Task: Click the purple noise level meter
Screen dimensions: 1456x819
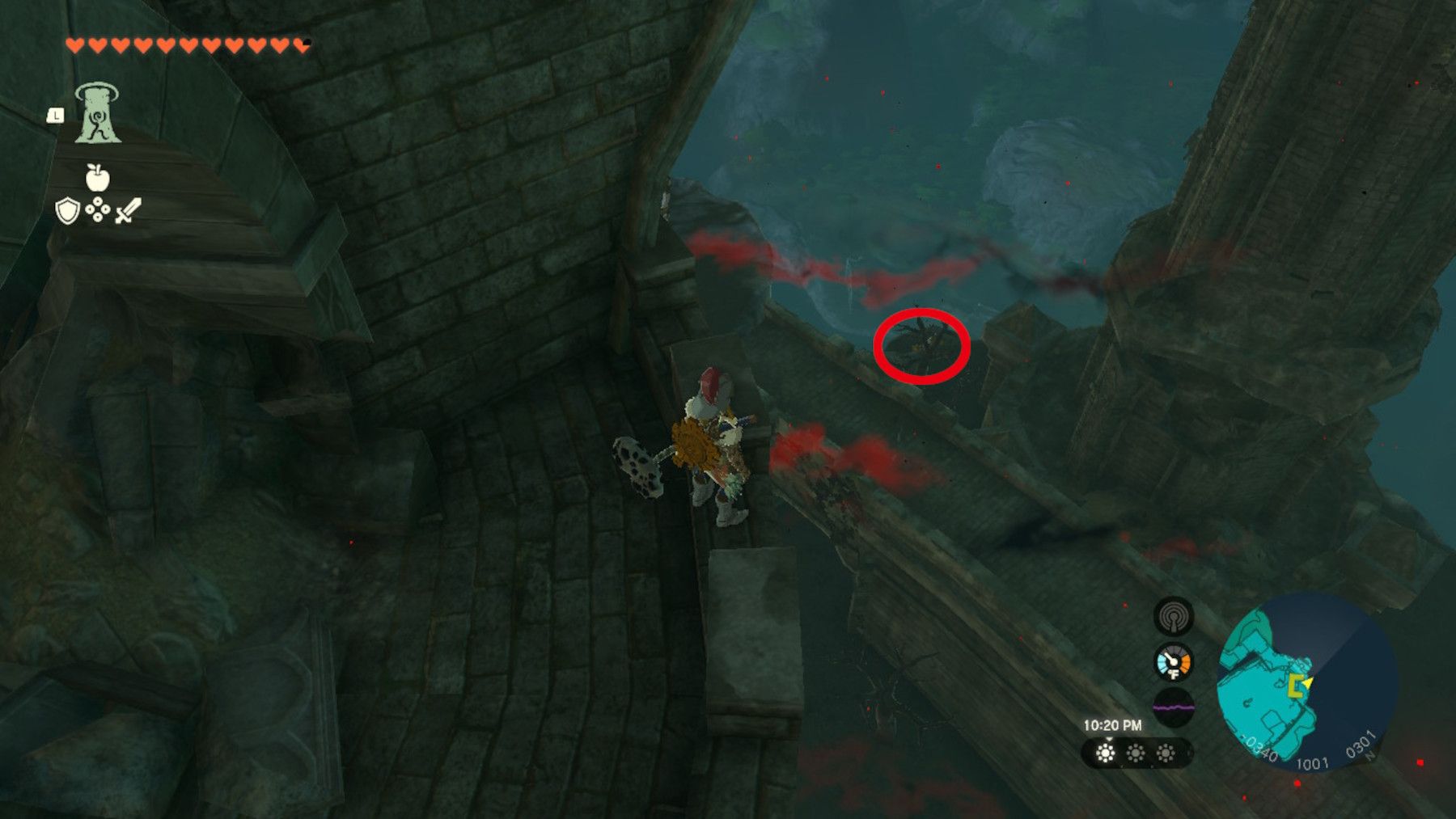Action: pos(1174,706)
